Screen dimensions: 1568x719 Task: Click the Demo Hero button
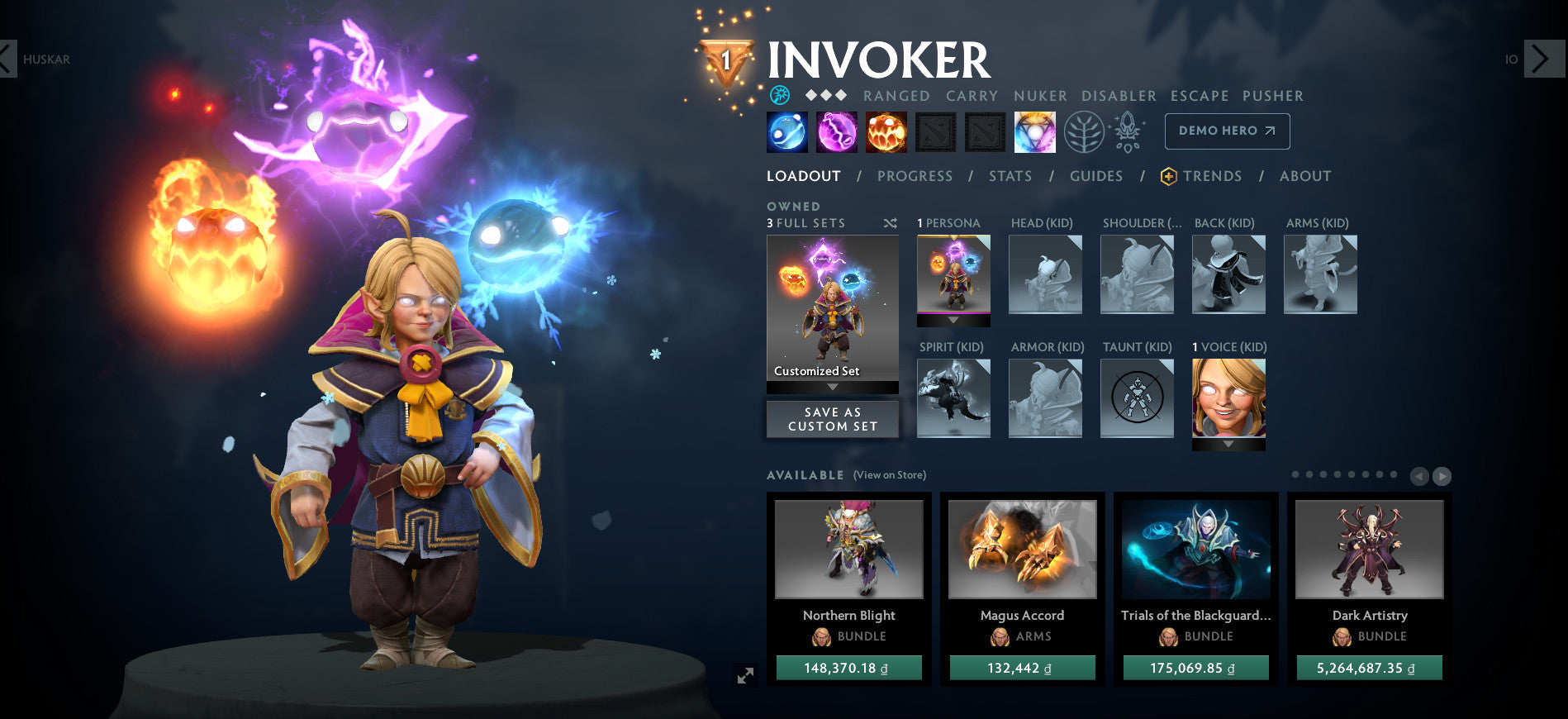click(1227, 131)
